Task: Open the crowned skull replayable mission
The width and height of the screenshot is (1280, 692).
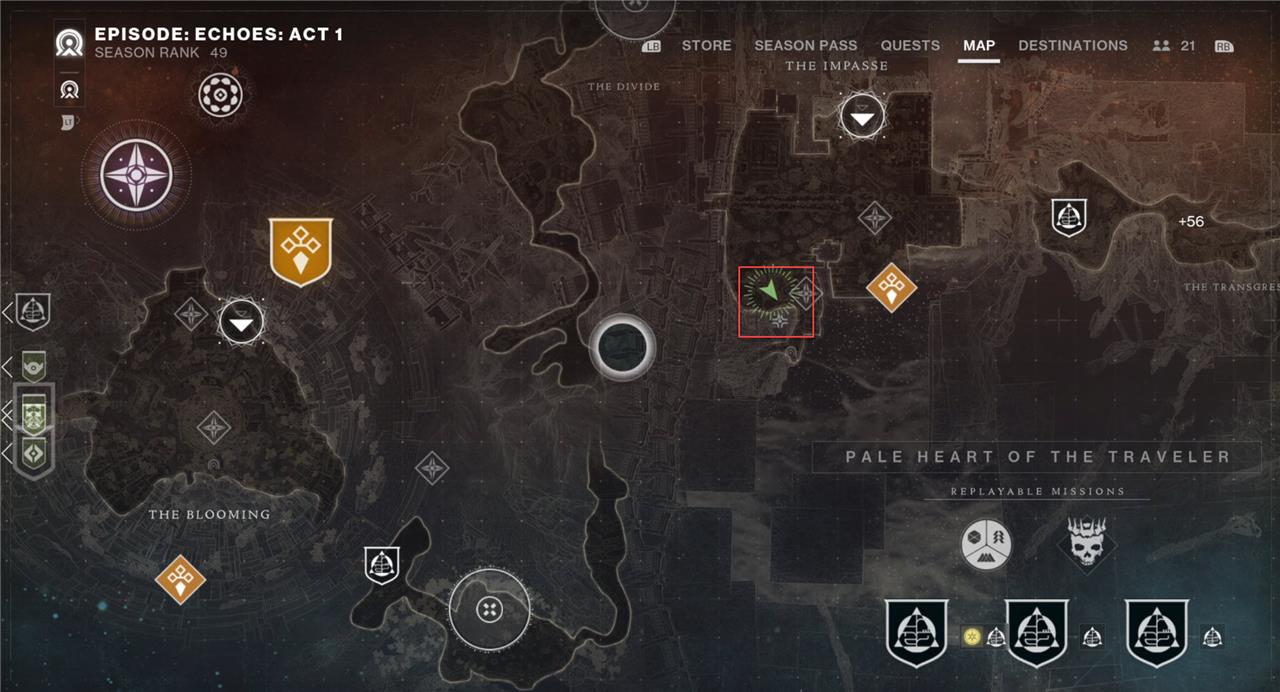Action: pos(1087,544)
